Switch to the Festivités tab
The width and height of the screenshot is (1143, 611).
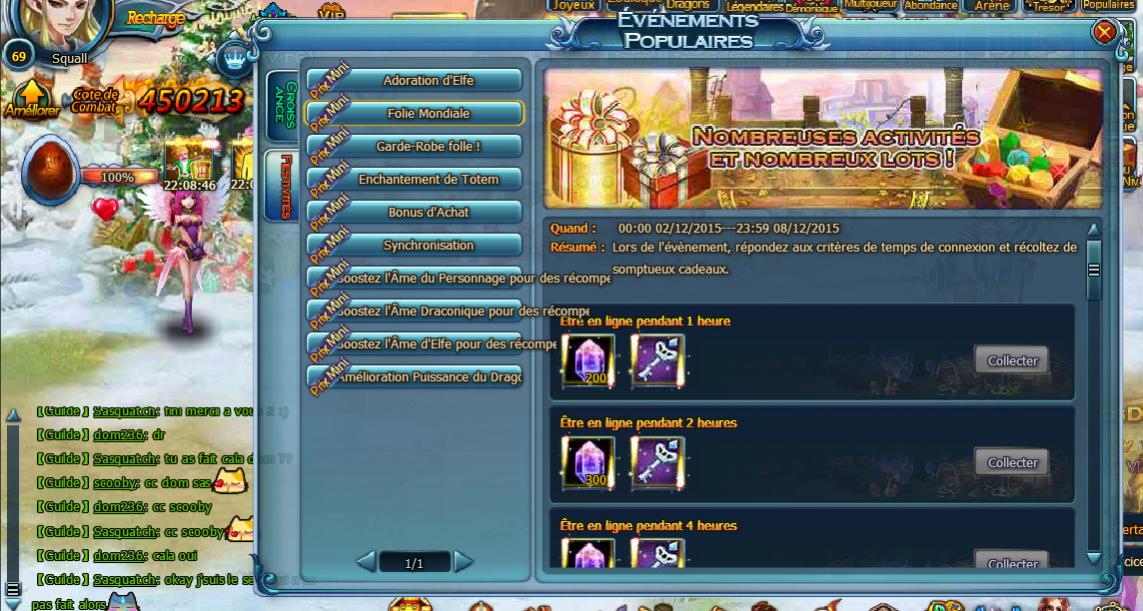click(x=283, y=186)
